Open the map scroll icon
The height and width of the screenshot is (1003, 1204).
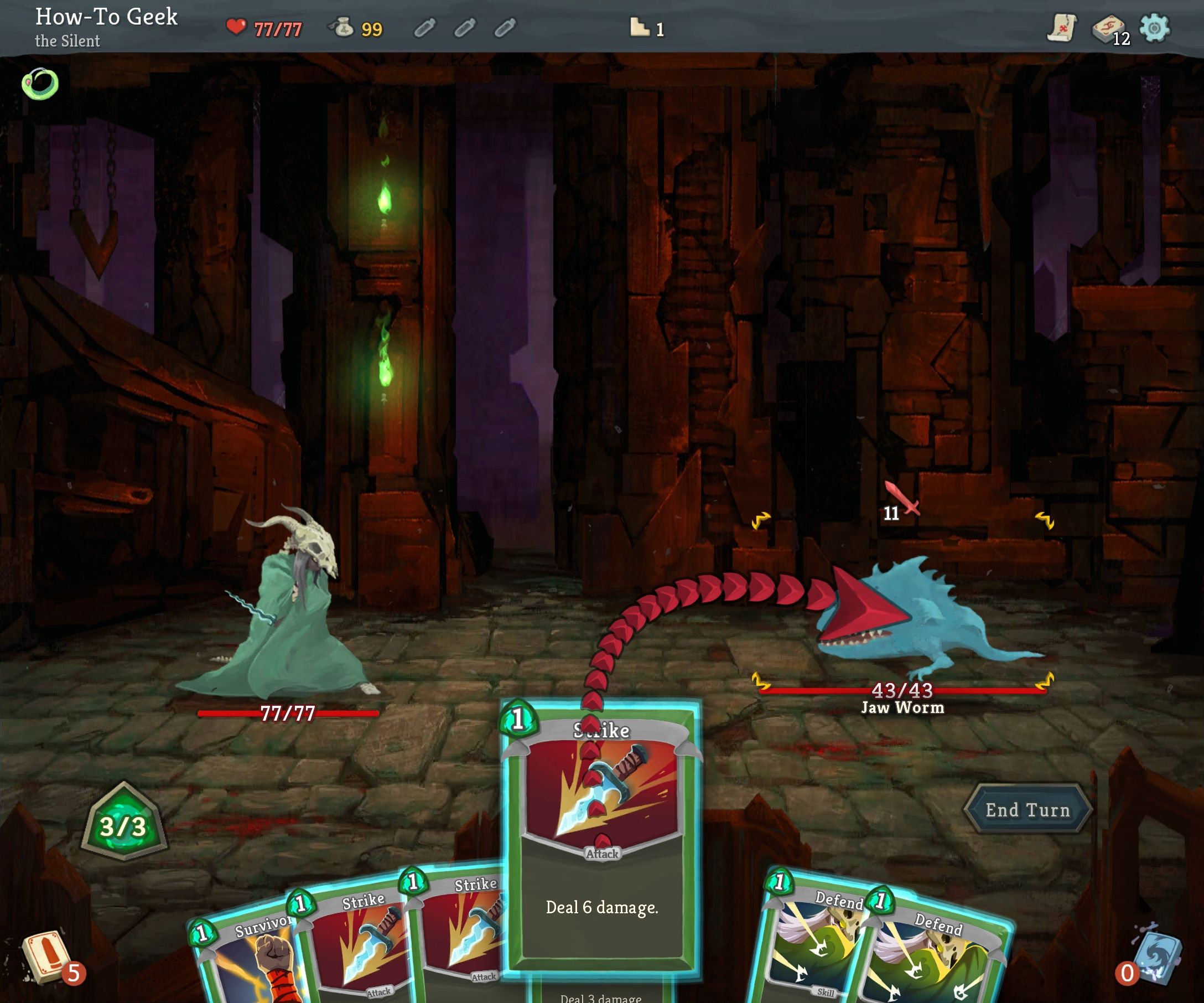pyautogui.click(x=1061, y=28)
